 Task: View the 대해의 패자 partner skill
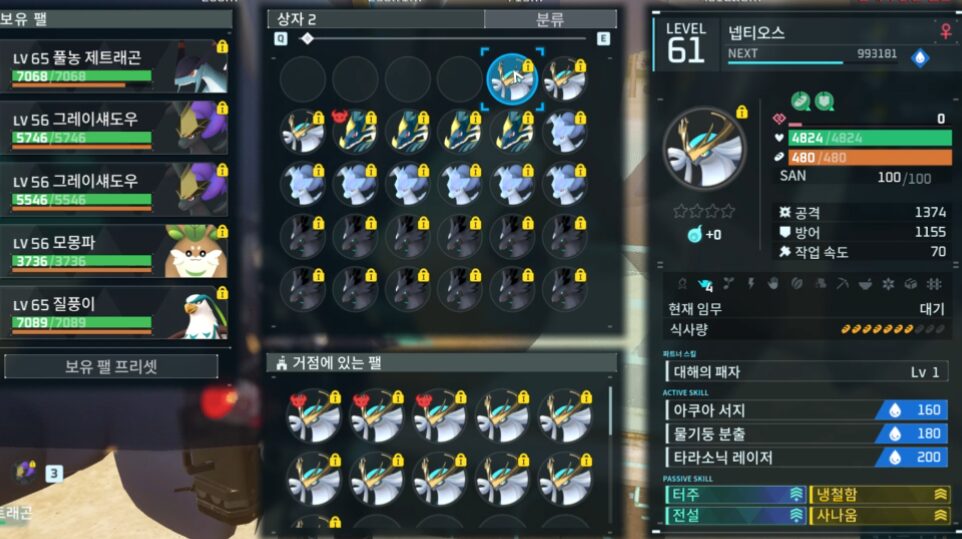coord(807,372)
